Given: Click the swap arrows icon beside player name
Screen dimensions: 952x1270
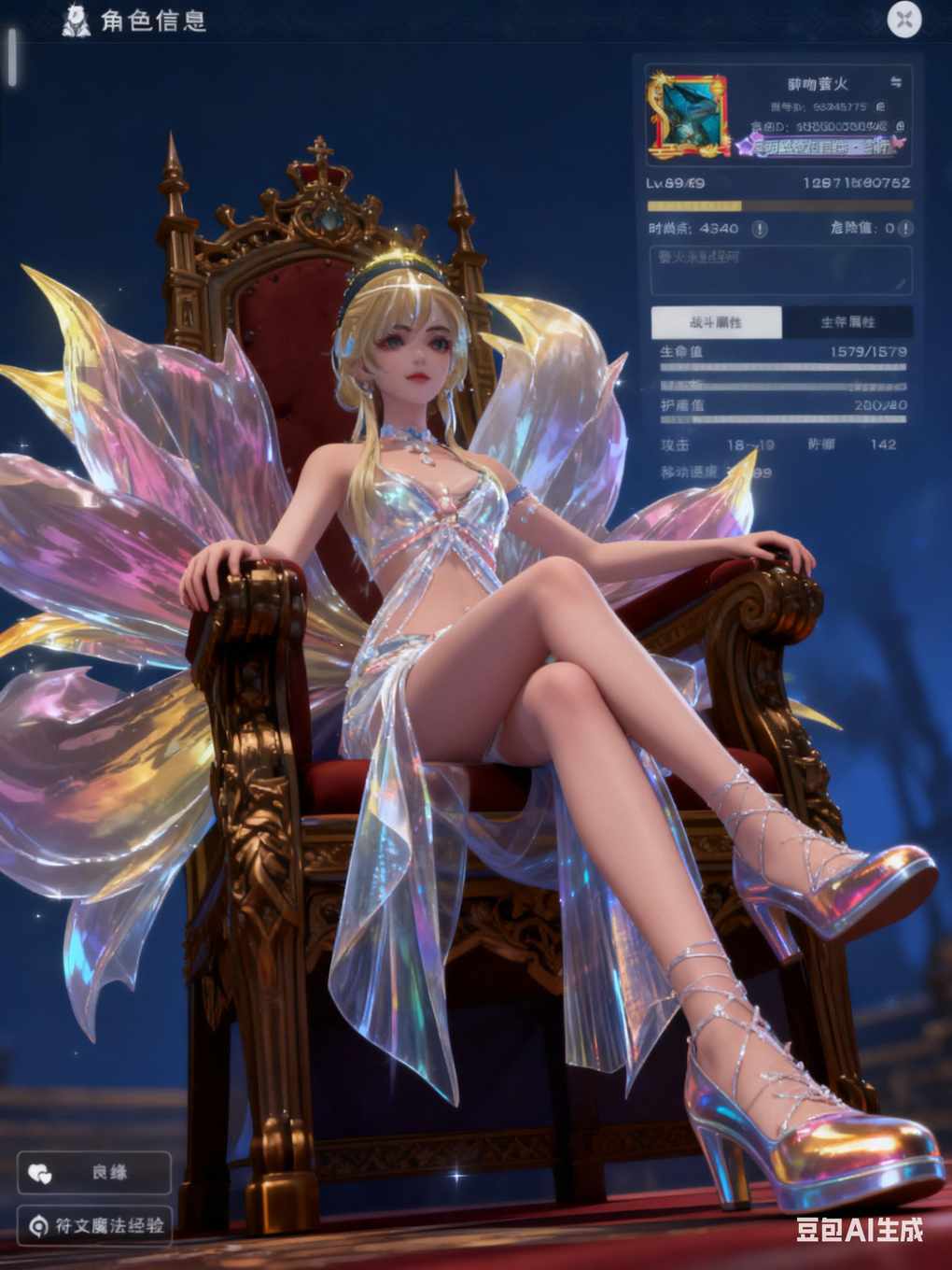Looking at the screenshot, I should (896, 83).
